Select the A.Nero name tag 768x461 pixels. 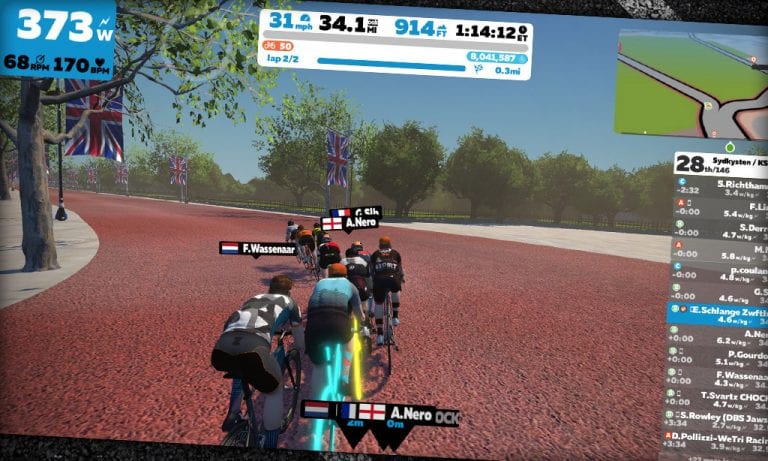pos(408,413)
